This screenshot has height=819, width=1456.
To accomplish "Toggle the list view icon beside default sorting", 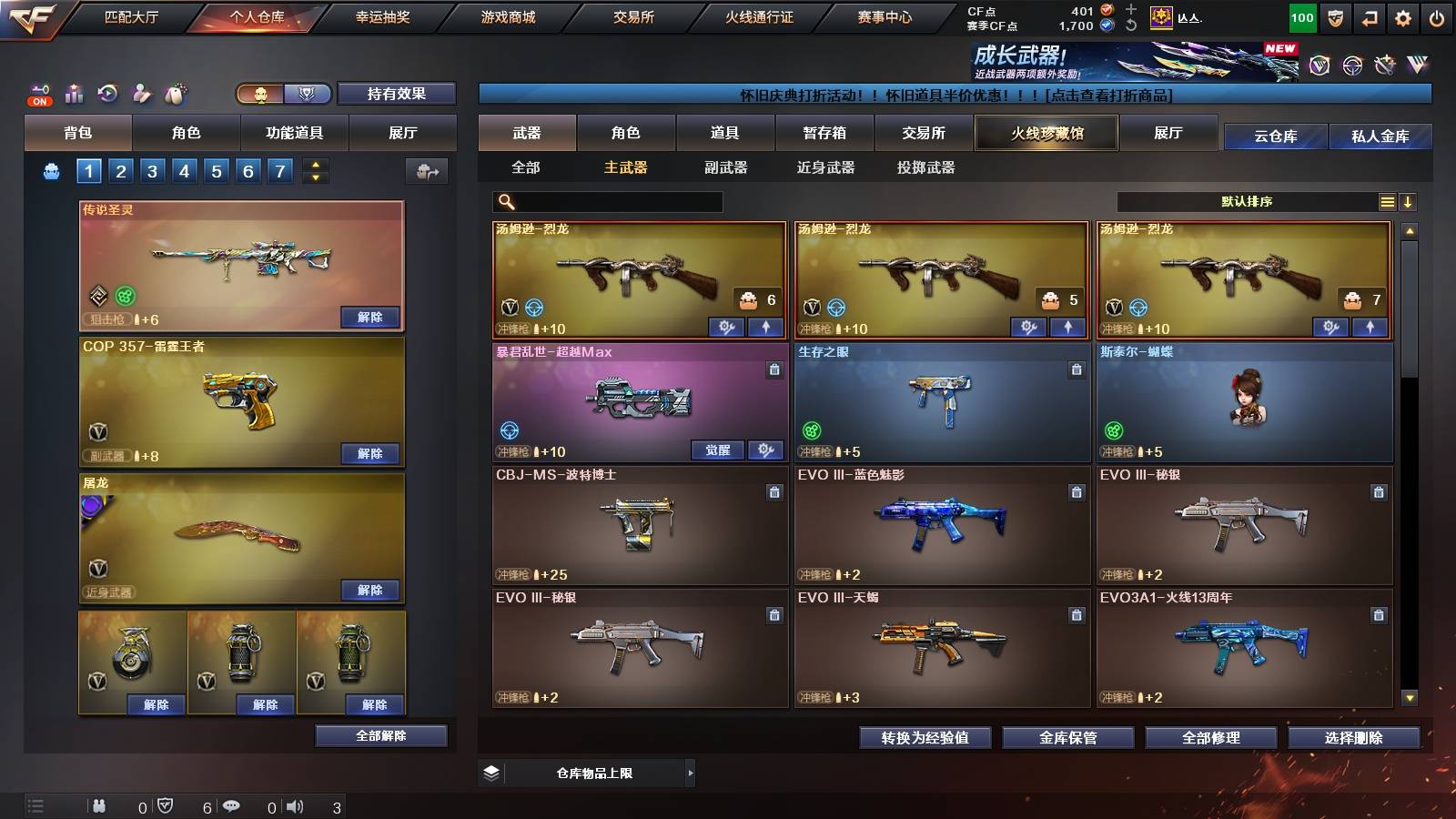I will 1387,201.
